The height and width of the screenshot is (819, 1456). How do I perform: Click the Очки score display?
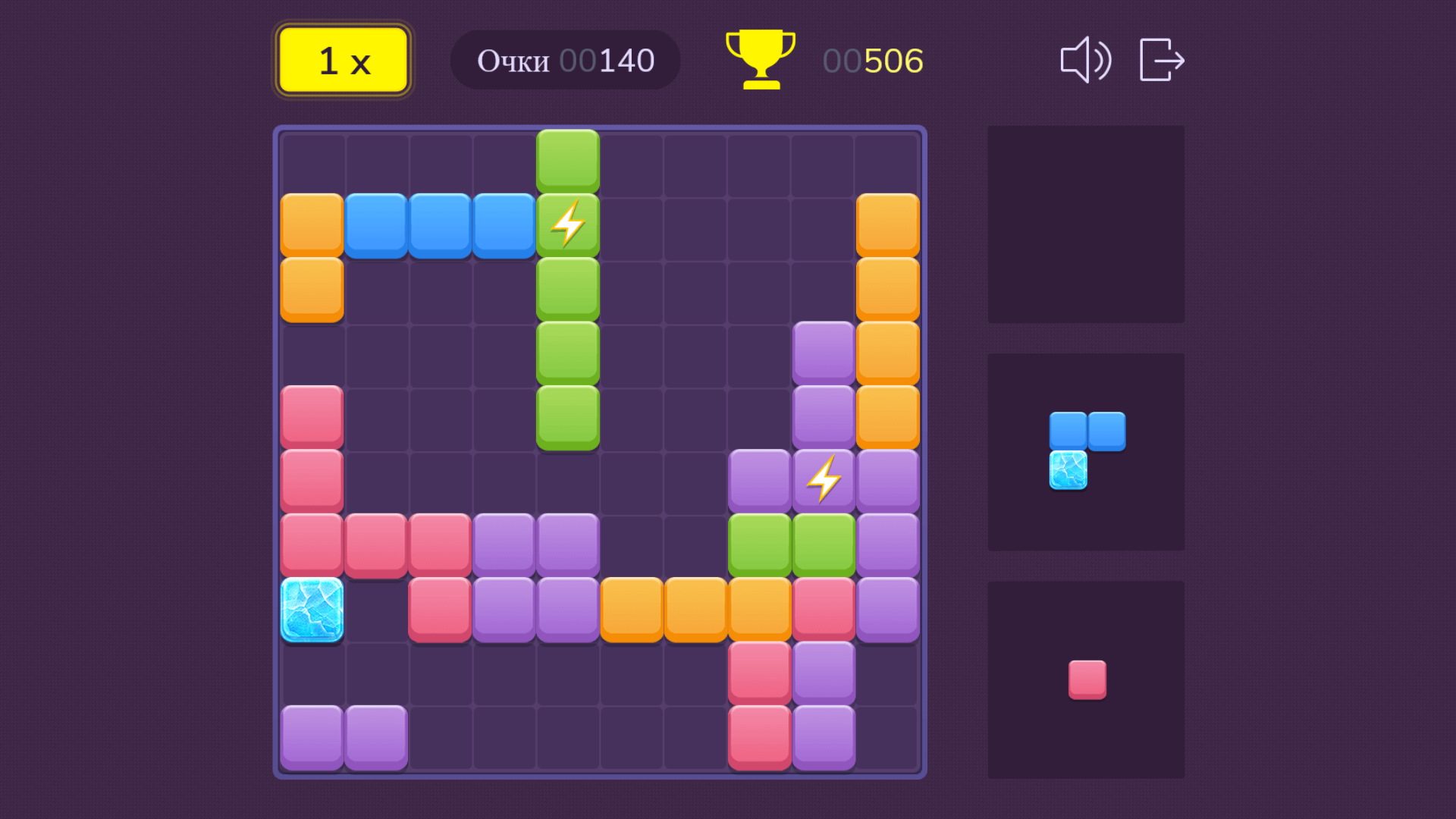513,60
